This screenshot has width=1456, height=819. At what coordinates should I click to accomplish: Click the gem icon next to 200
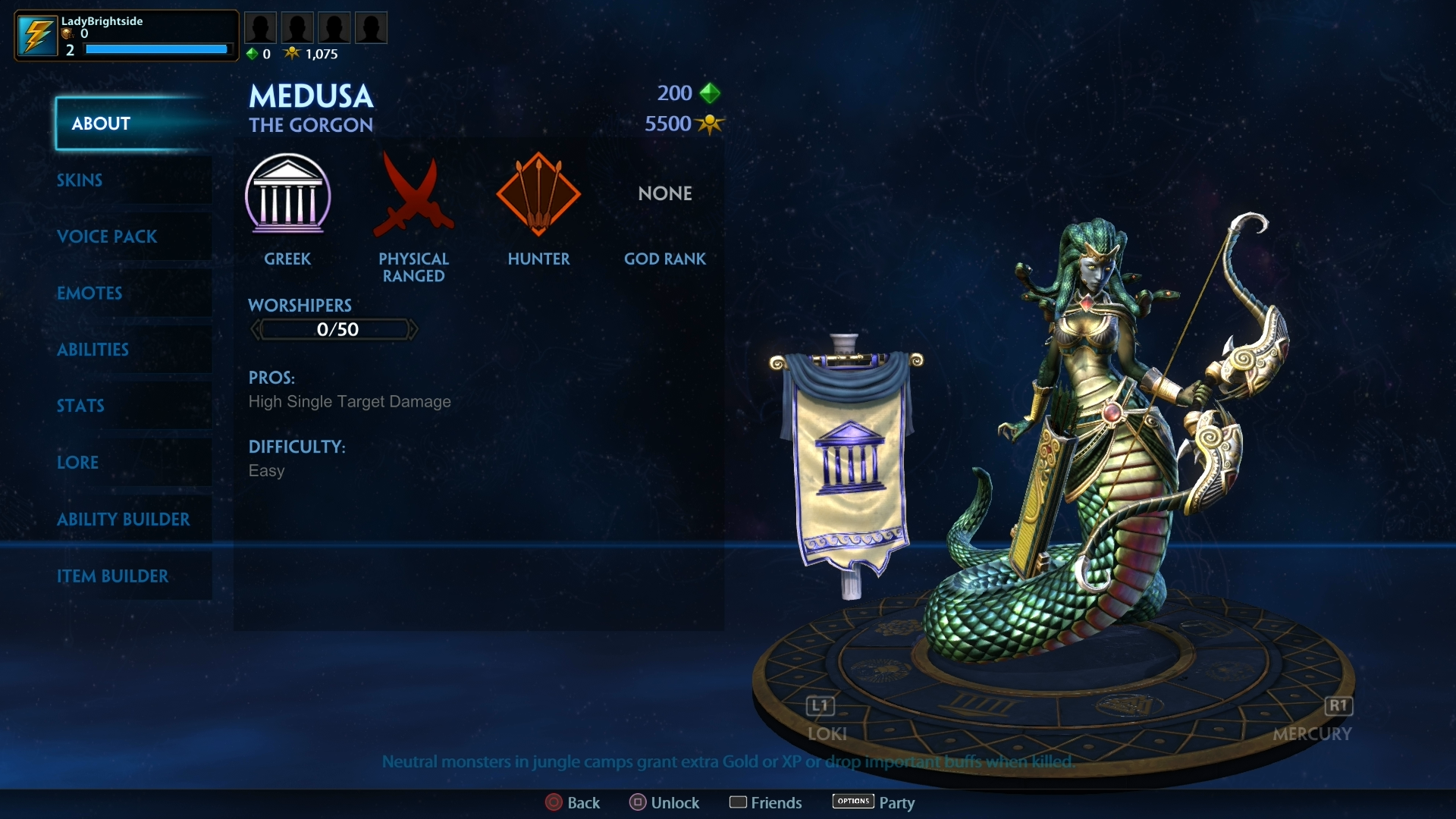coord(710,93)
